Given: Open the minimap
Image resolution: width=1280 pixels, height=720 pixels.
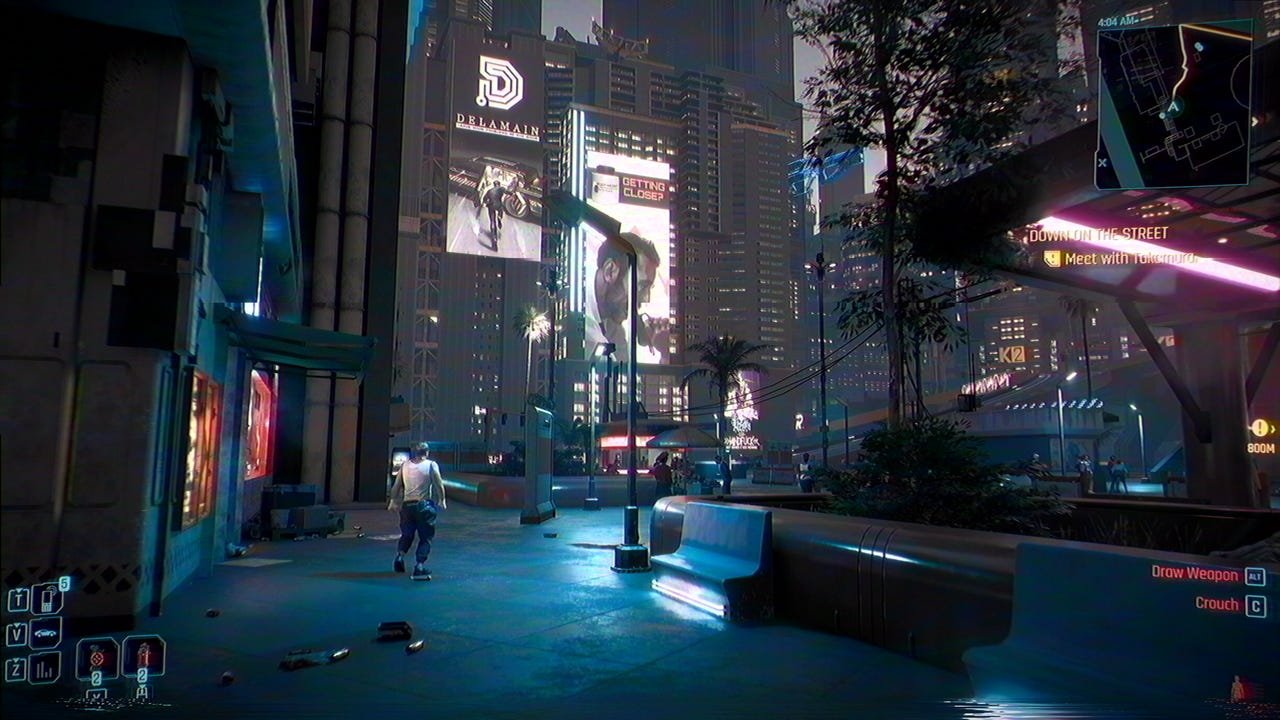Looking at the screenshot, I should pyautogui.click(x=1172, y=106).
